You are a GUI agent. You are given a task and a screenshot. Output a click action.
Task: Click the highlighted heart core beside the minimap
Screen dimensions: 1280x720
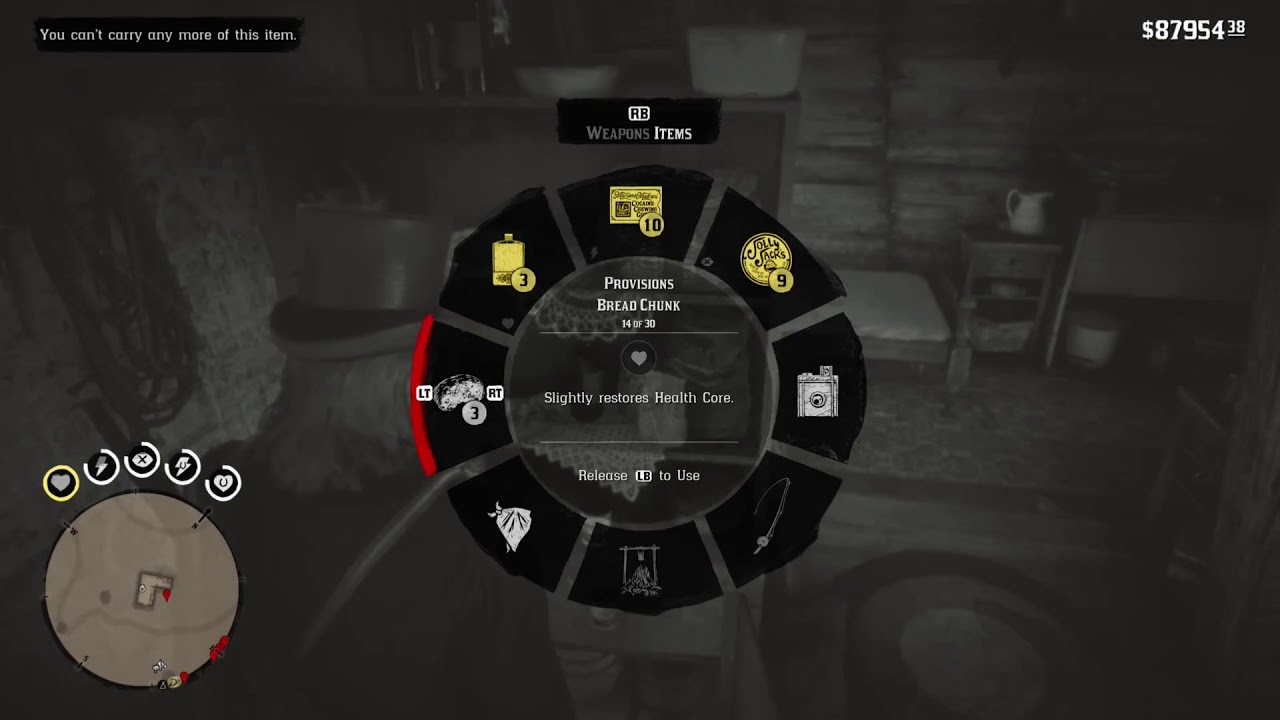coord(60,481)
